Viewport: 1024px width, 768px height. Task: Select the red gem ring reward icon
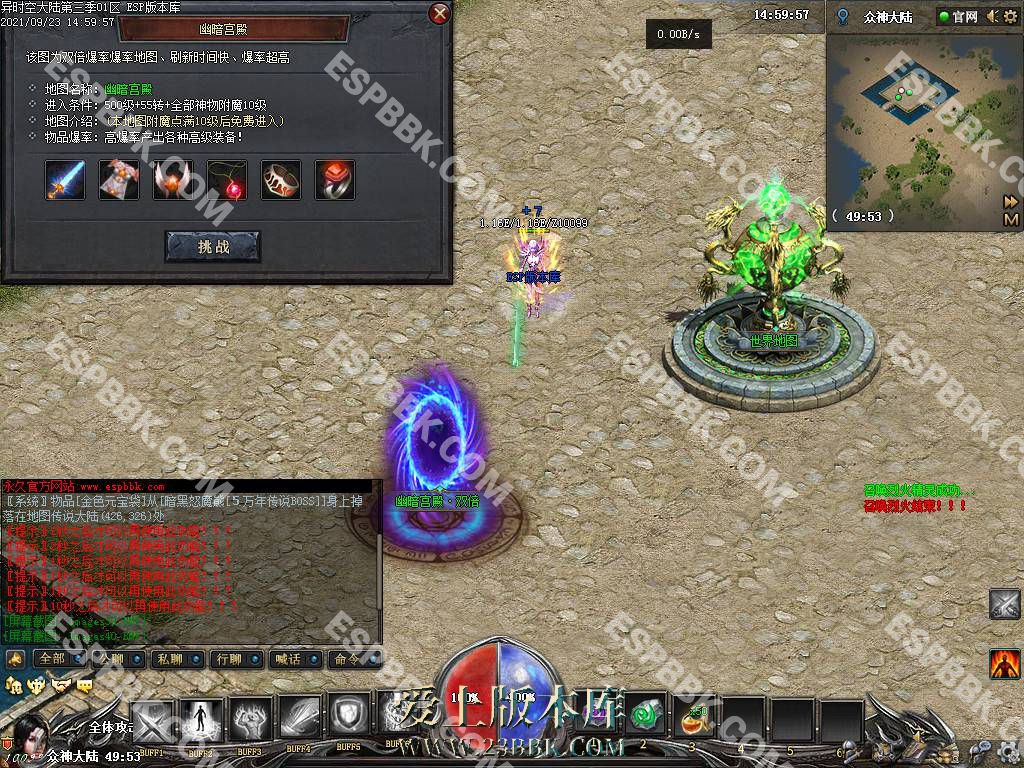(335, 180)
